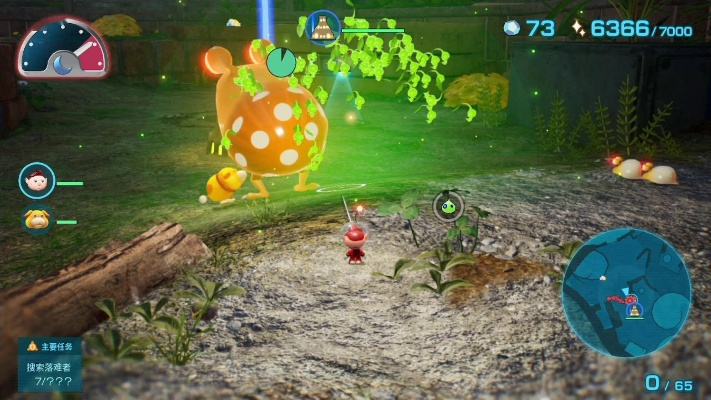Click the raw material counter icon
Image resolution: width=711 pixels, height=400 pixels.
(x=512, y=29)
